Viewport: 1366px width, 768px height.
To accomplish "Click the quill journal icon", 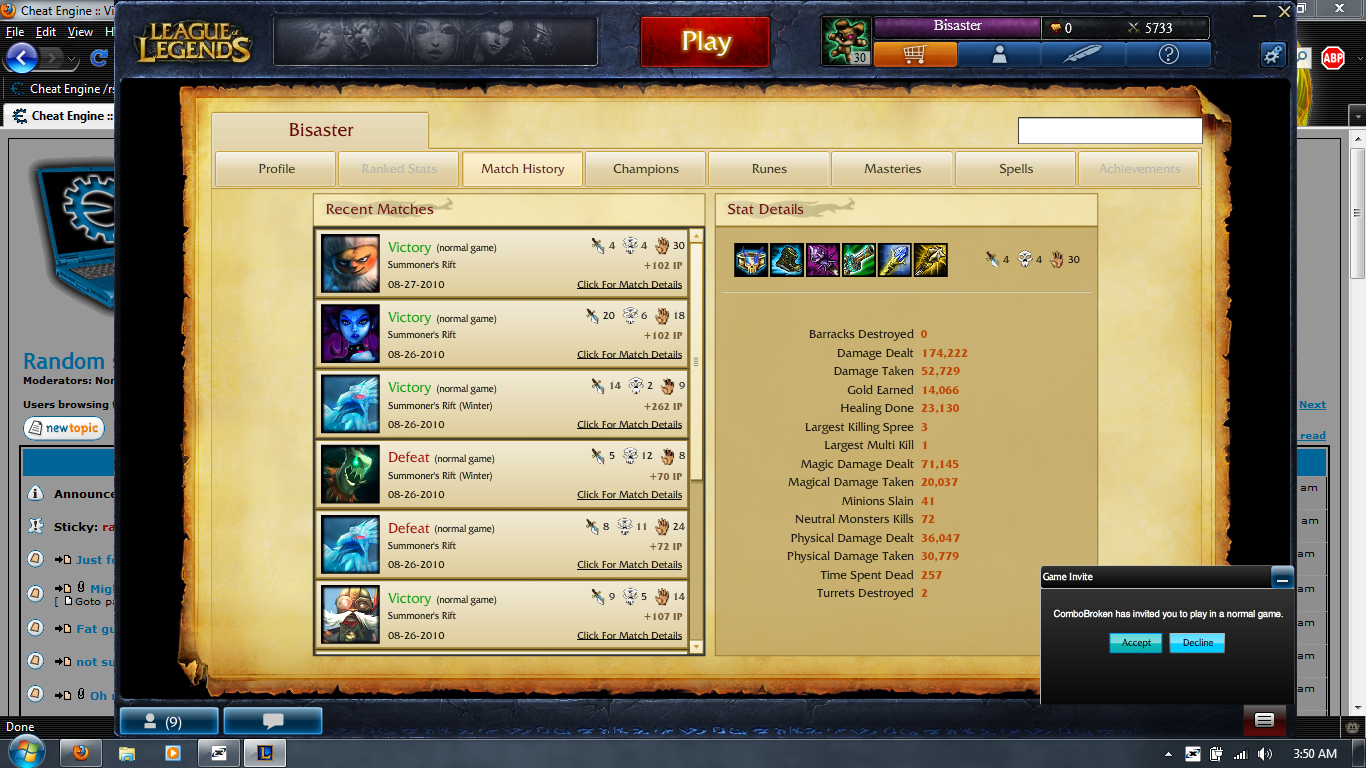I will 1083,55.
